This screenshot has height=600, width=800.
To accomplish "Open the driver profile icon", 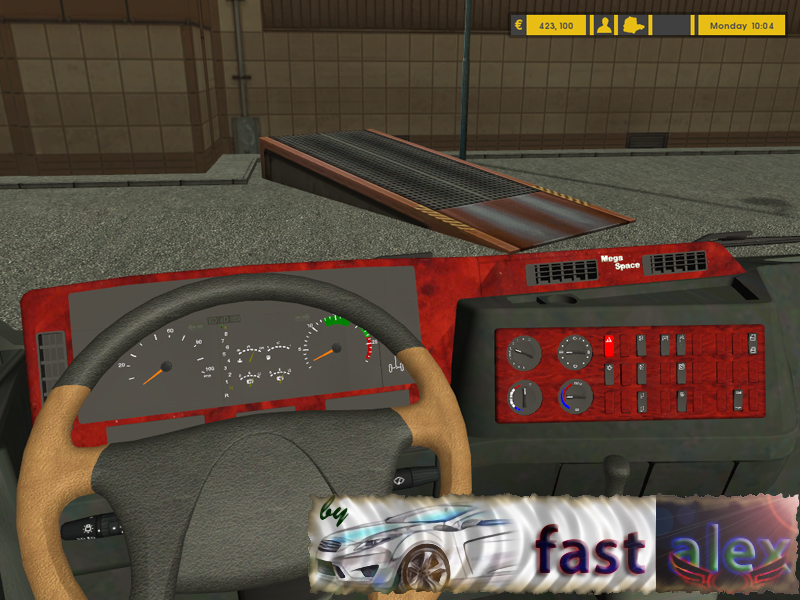I will coord(604,26).
